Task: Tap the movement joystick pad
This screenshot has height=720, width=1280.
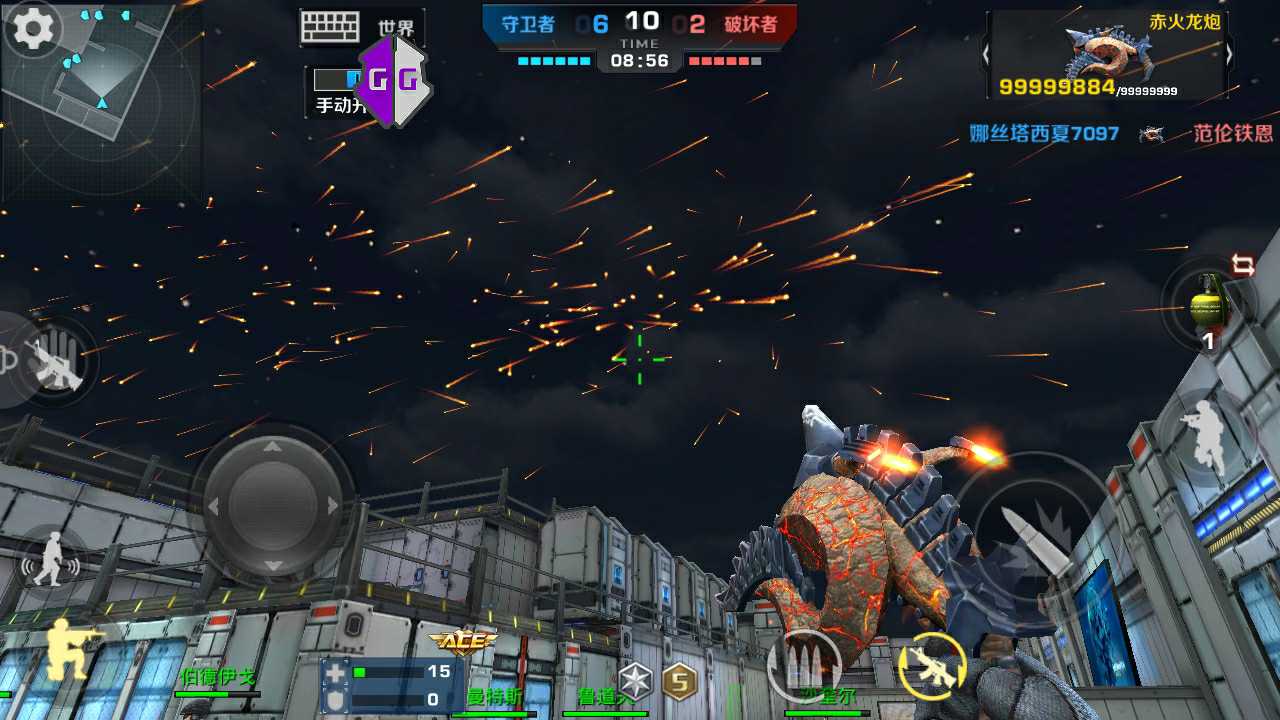Action: pos(272,505)
